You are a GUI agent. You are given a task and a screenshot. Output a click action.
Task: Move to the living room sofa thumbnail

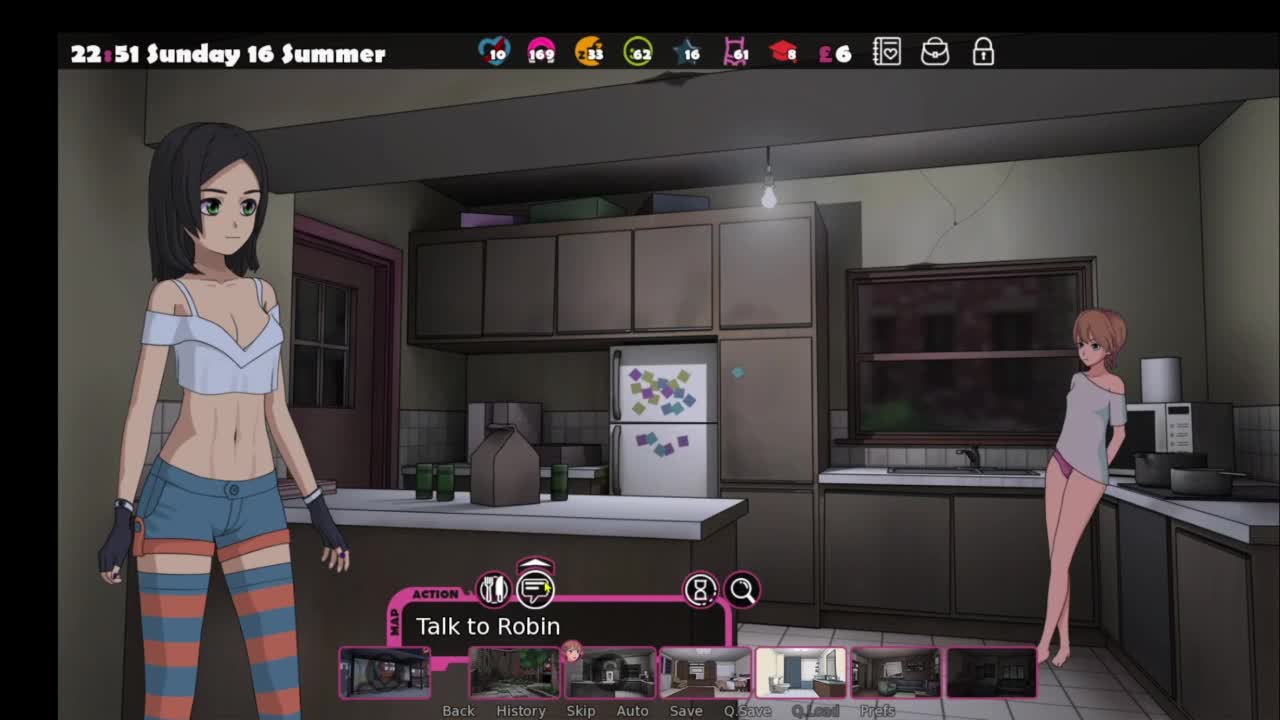895,672
